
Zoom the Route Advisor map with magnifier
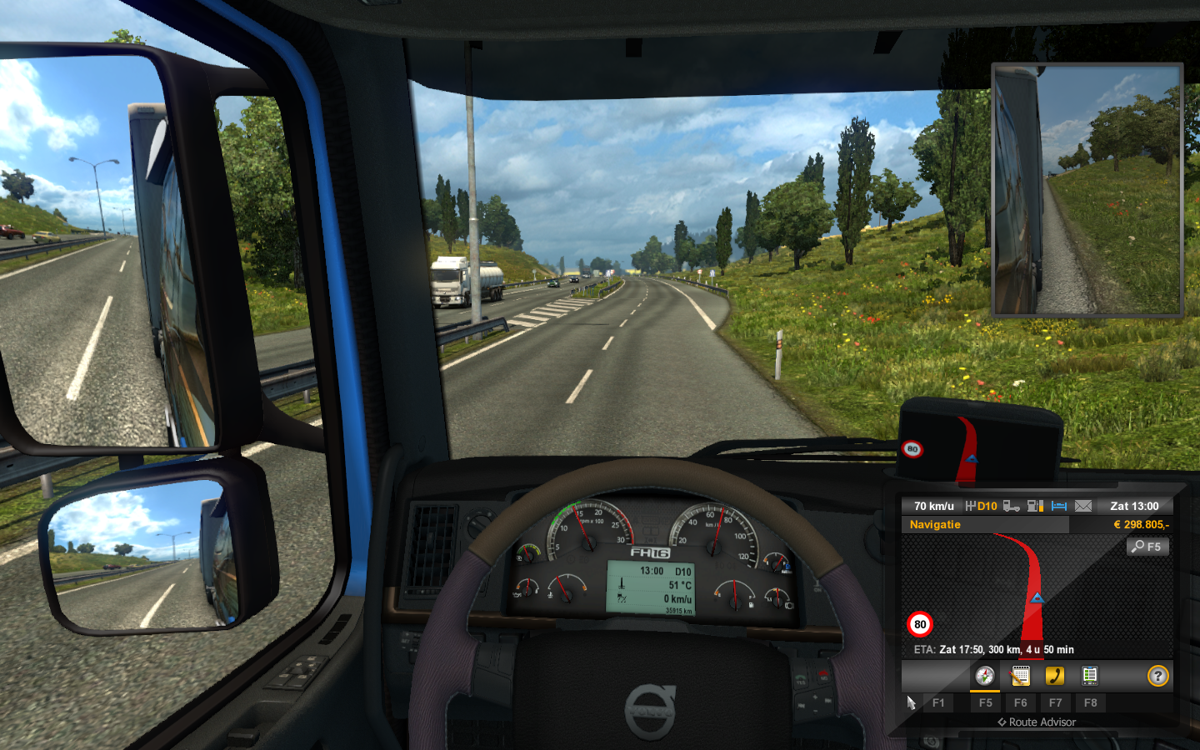click(1148, 546)
